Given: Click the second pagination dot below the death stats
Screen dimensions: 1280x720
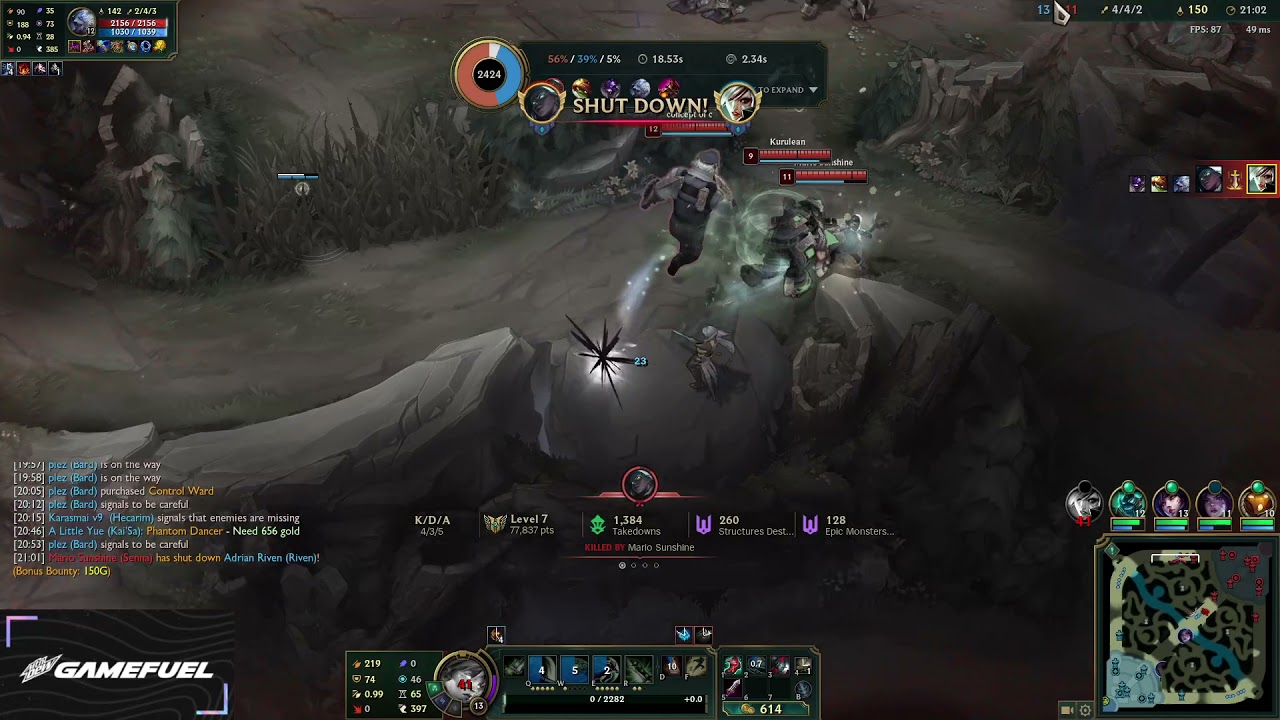Looking at the screenshot, I should (633, 565).
